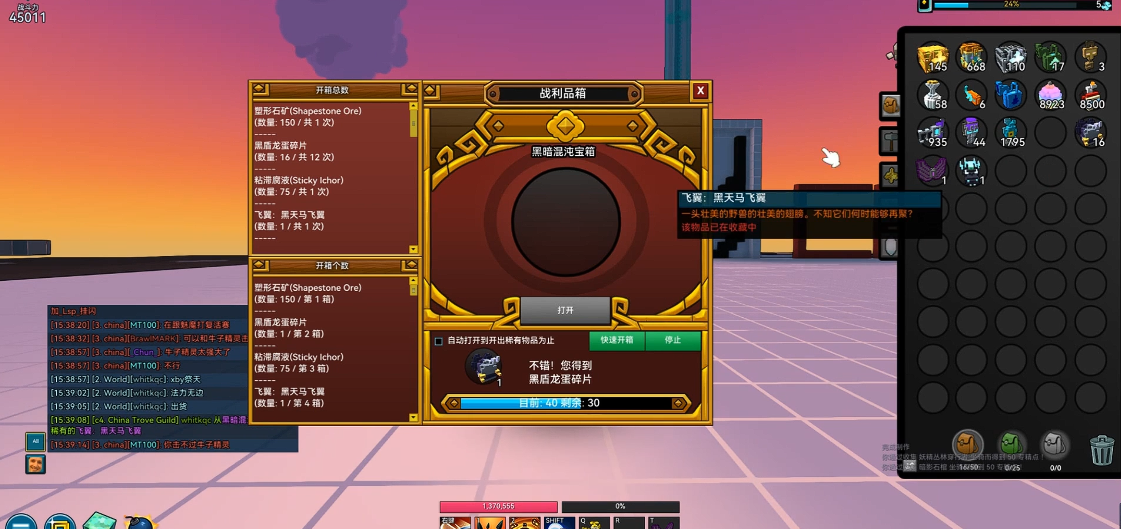Image resolution: width=1121 pixels, height=529 pixels.
Task: Select the pink item stack of 8923
Action: click(x=1050, y=95)
